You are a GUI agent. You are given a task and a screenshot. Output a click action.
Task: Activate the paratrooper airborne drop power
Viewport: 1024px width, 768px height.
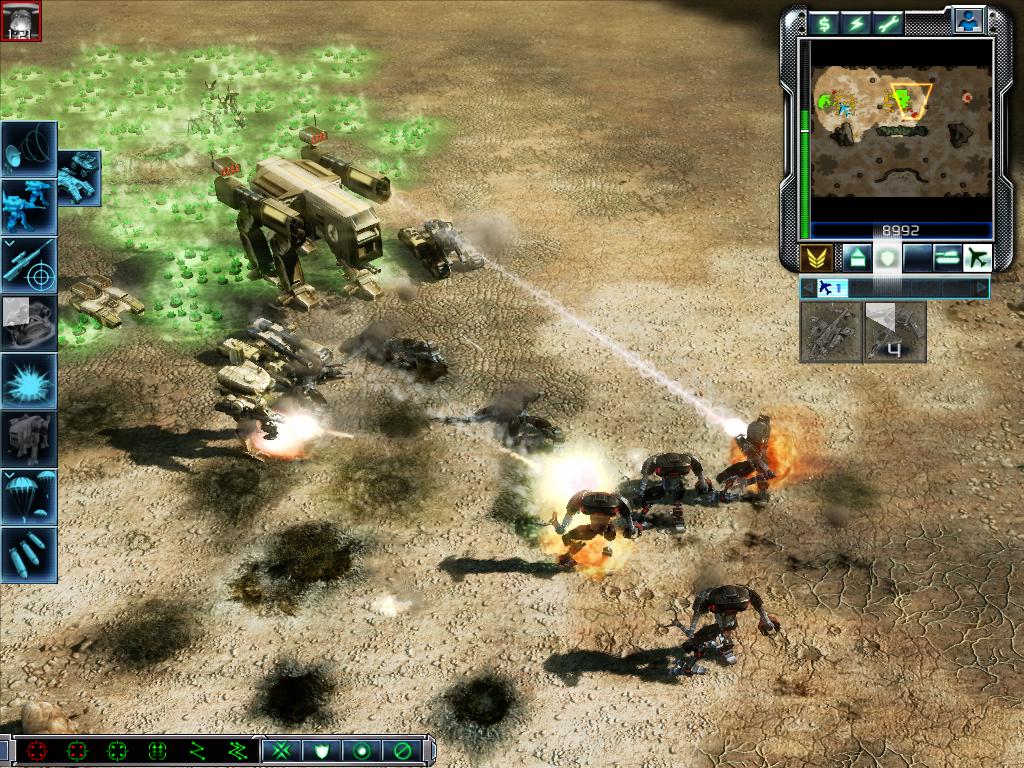coord(29,496)
